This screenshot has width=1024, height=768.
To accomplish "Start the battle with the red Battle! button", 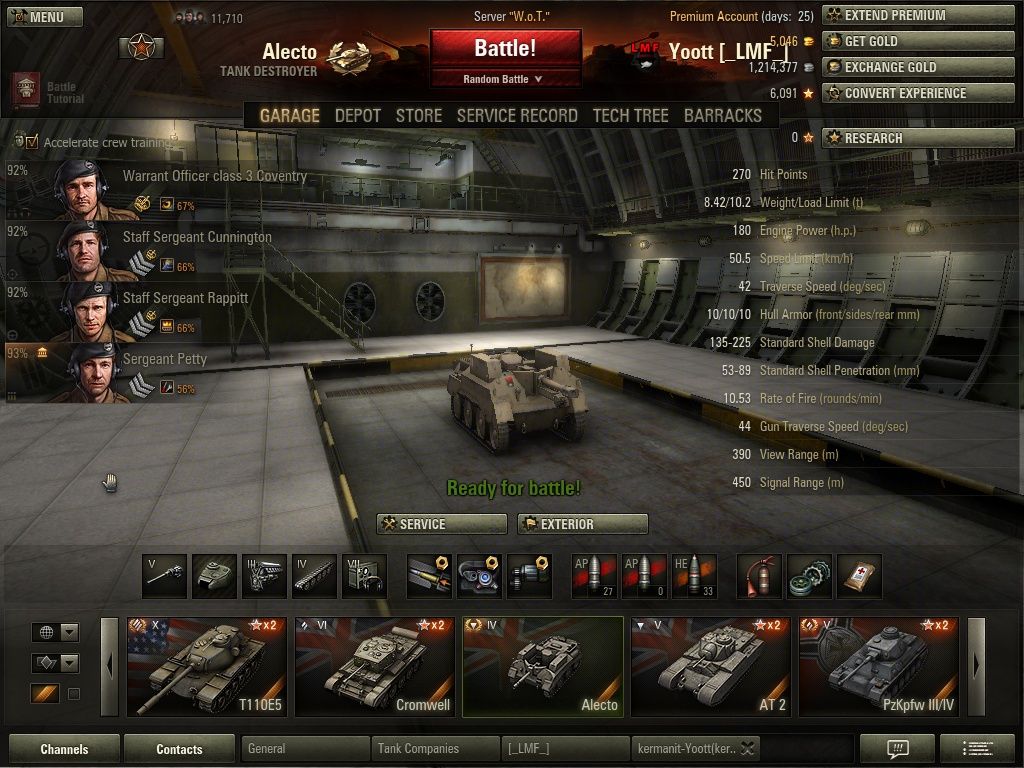I will tap(505, 48).
